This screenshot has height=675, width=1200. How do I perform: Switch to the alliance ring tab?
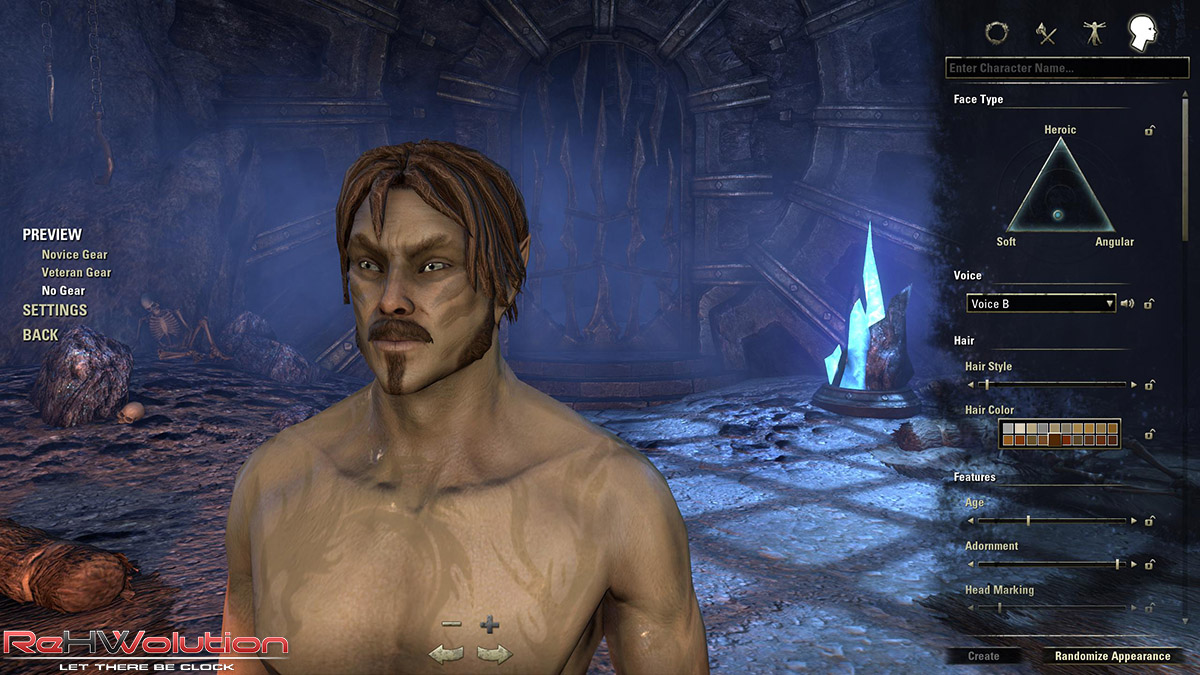pyautogui.click(x=995, y=33)
